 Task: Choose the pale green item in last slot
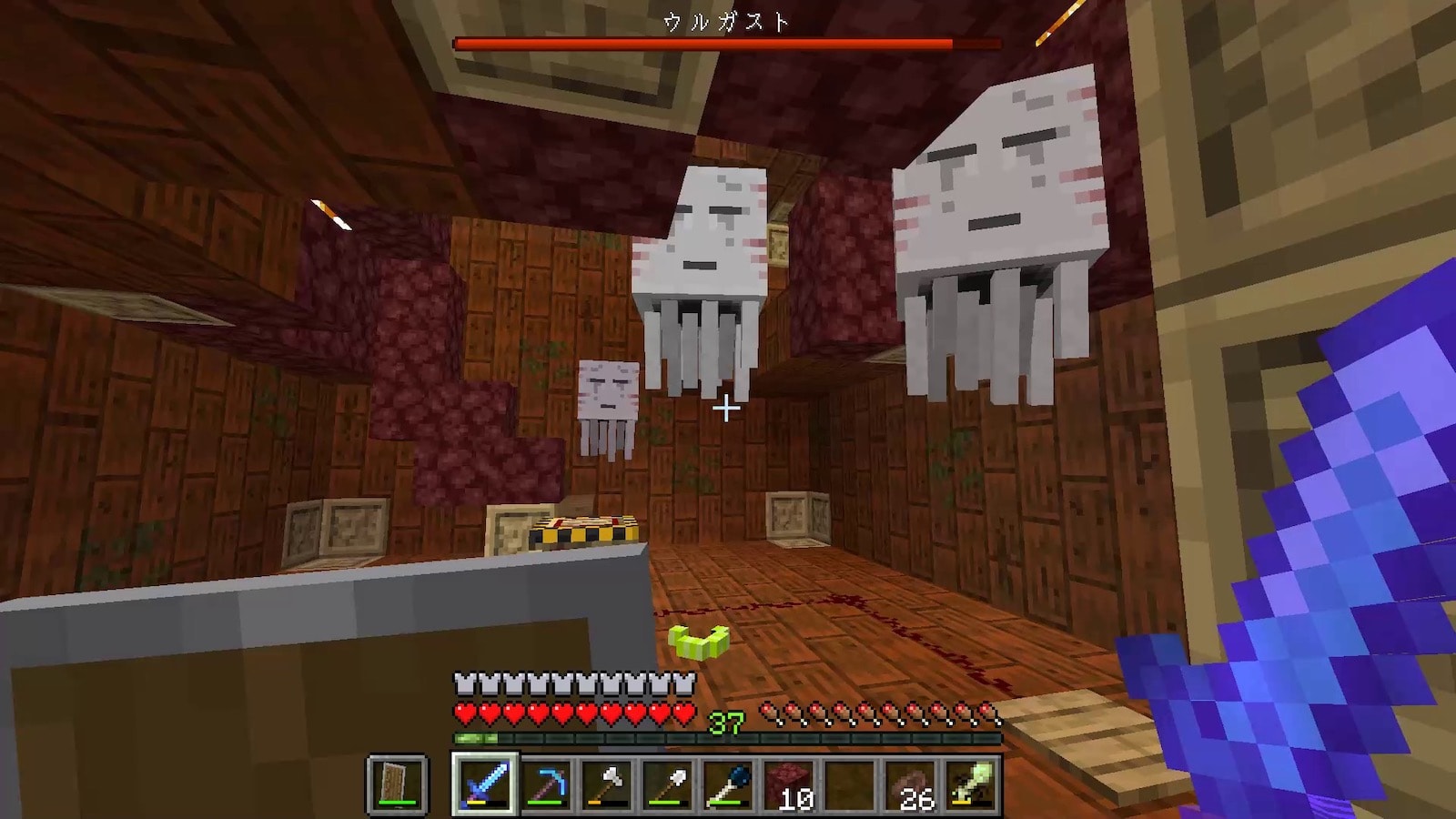coord(972,784)
